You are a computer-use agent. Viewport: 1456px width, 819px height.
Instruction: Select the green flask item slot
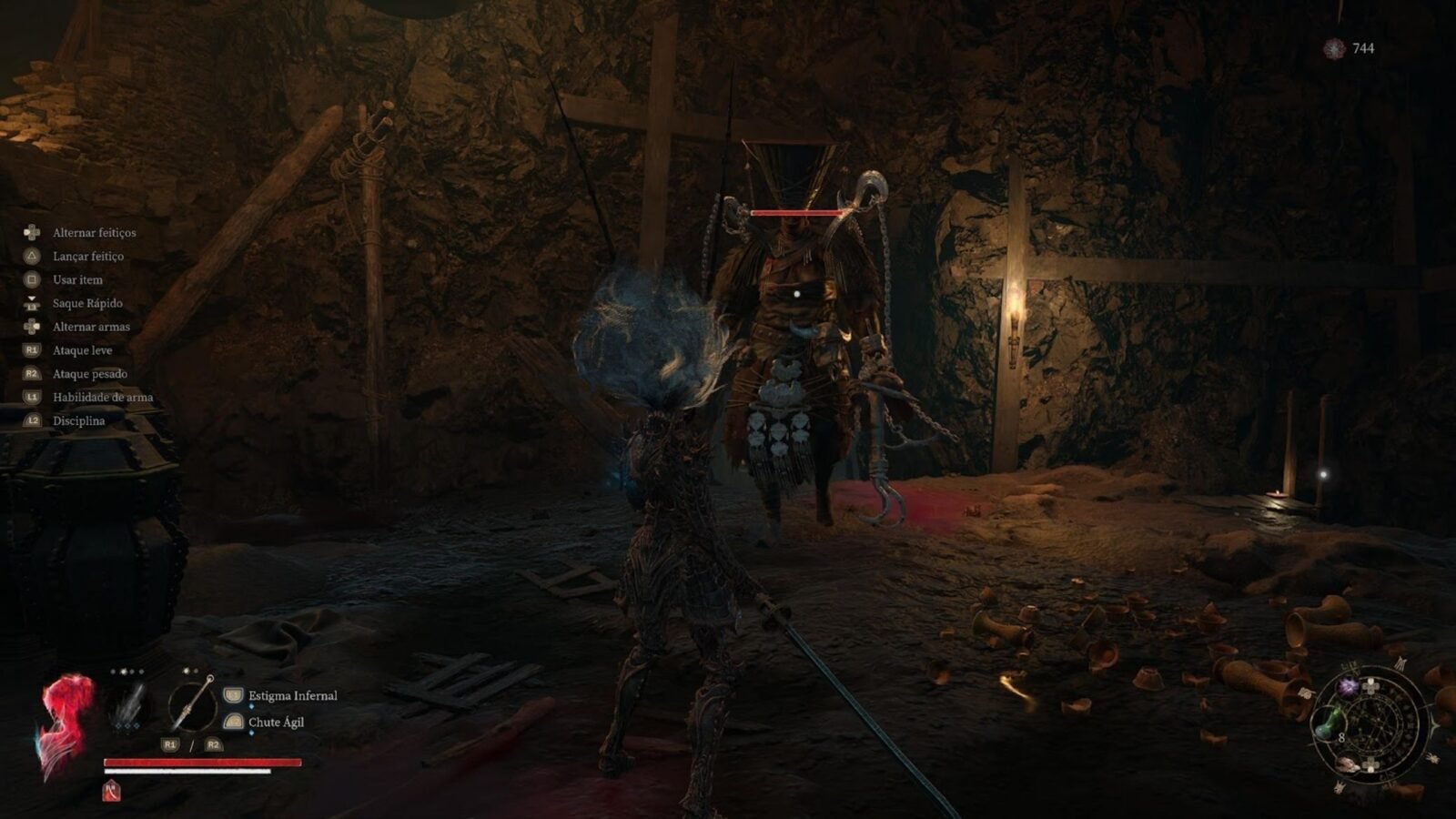pos(1328,725)
